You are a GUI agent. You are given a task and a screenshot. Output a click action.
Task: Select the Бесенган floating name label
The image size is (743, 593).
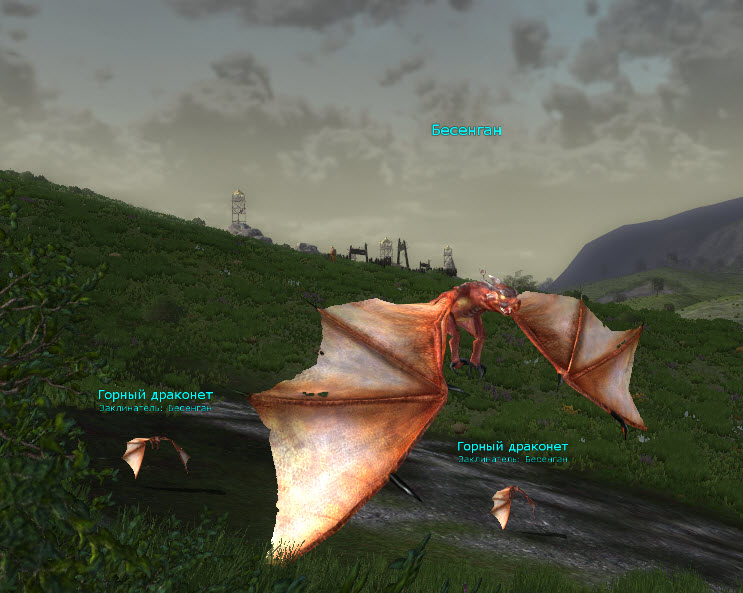click(x=466, y=131)
